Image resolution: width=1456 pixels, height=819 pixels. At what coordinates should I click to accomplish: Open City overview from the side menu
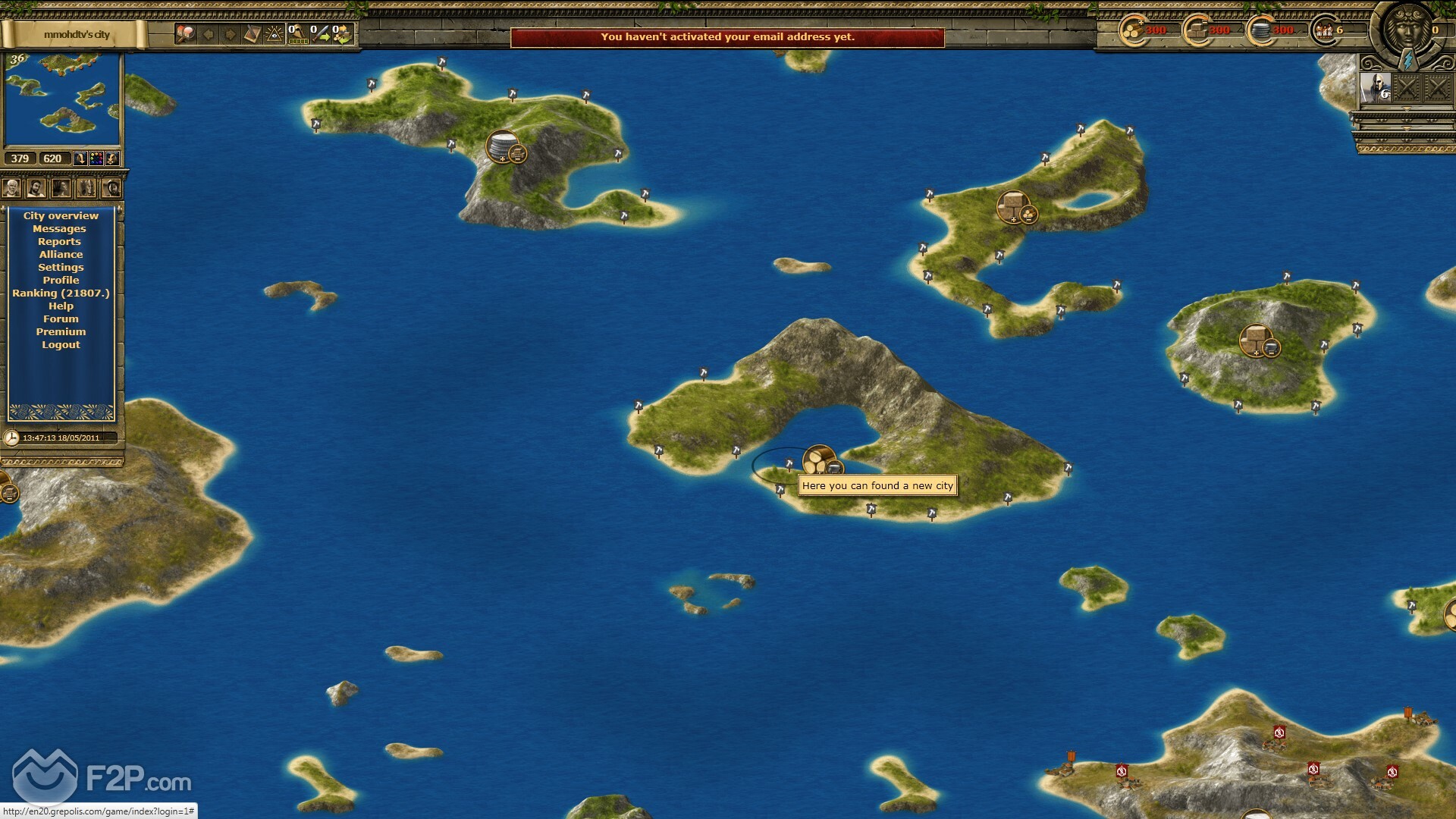(x=61, y=216)
